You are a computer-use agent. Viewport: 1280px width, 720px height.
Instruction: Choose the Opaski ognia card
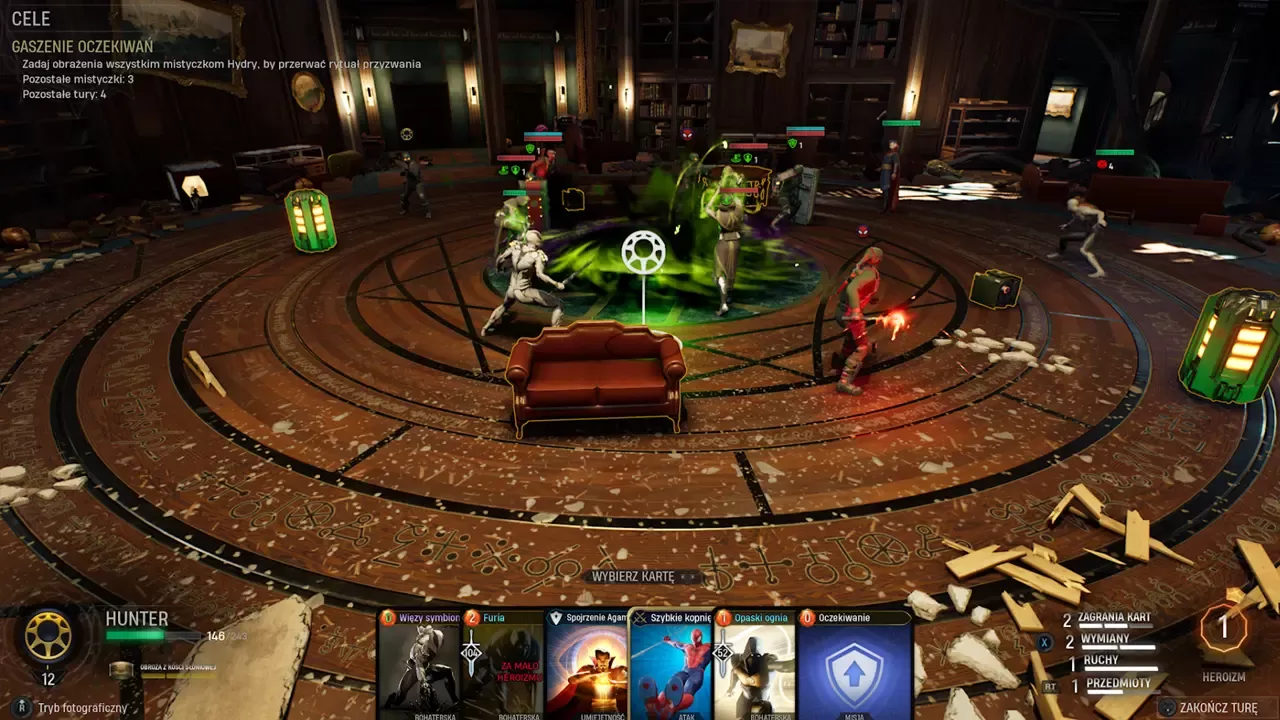[755, 665]
